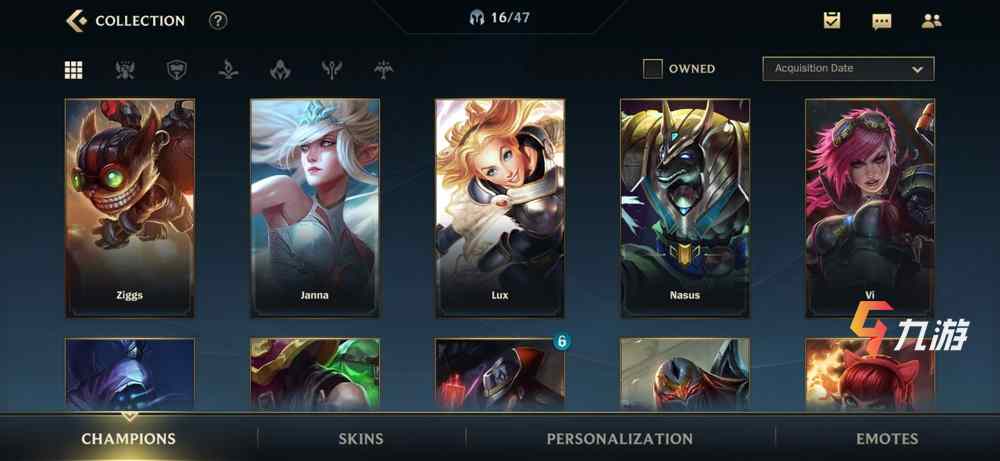
Task: Open the Lux champion card
Action: 500,208
